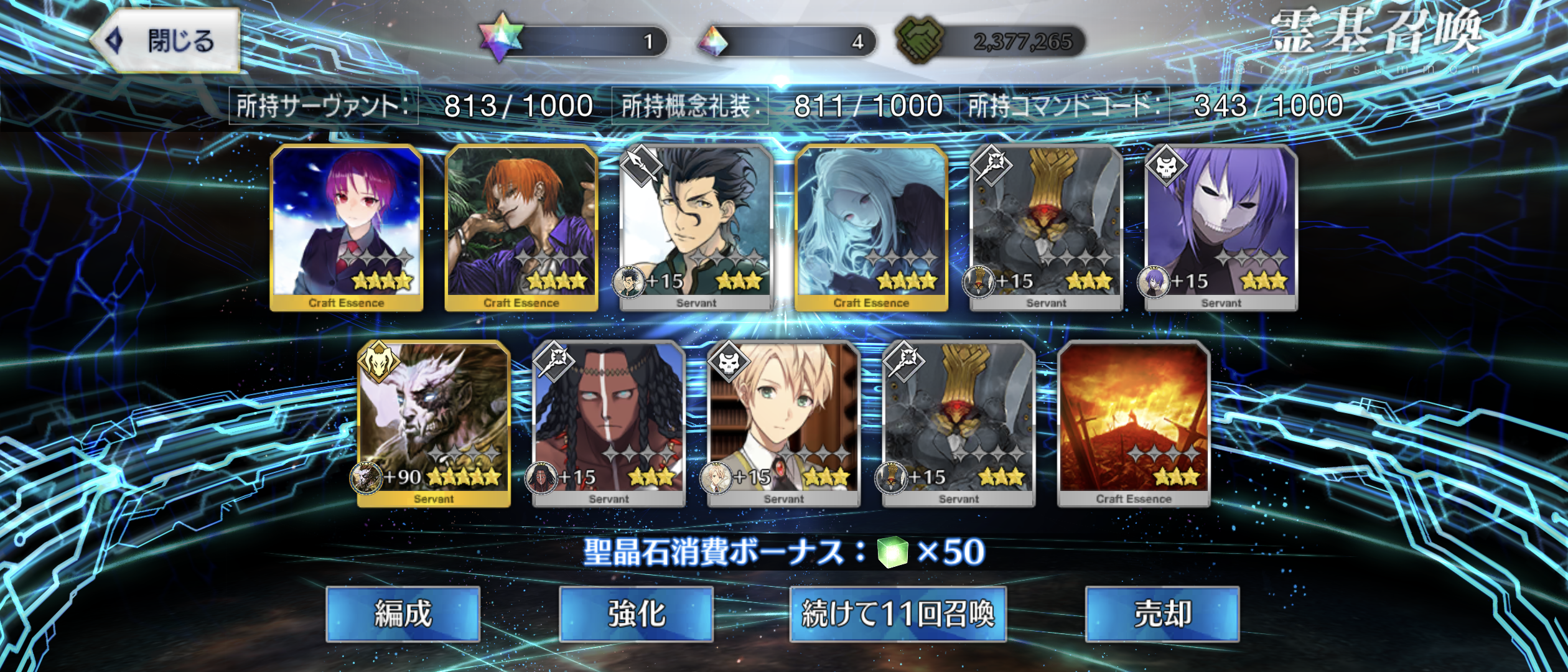Select the orange-haired man Craft Essence card
Screen dimensions: 1568x672
click(521, 227)
